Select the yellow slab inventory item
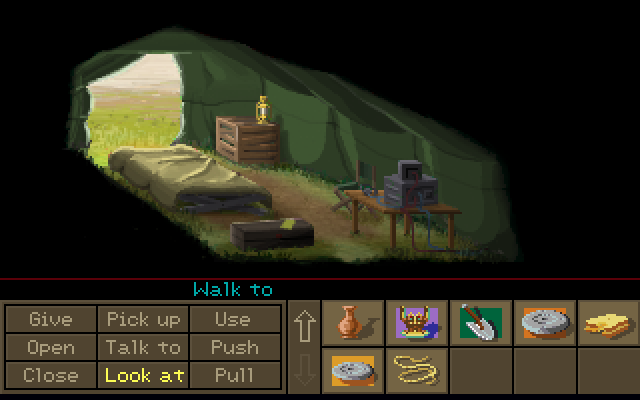 tap(609, 322)
